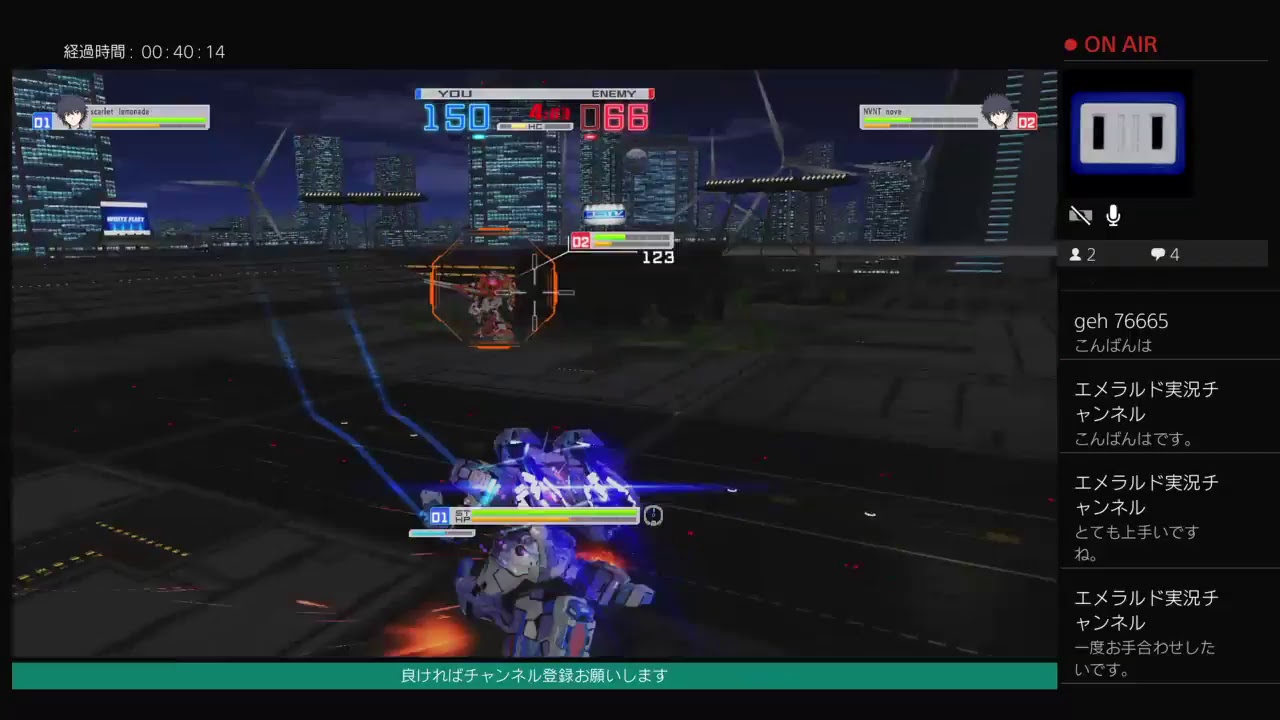Click the blue plug camera thumbnail

1128,133
